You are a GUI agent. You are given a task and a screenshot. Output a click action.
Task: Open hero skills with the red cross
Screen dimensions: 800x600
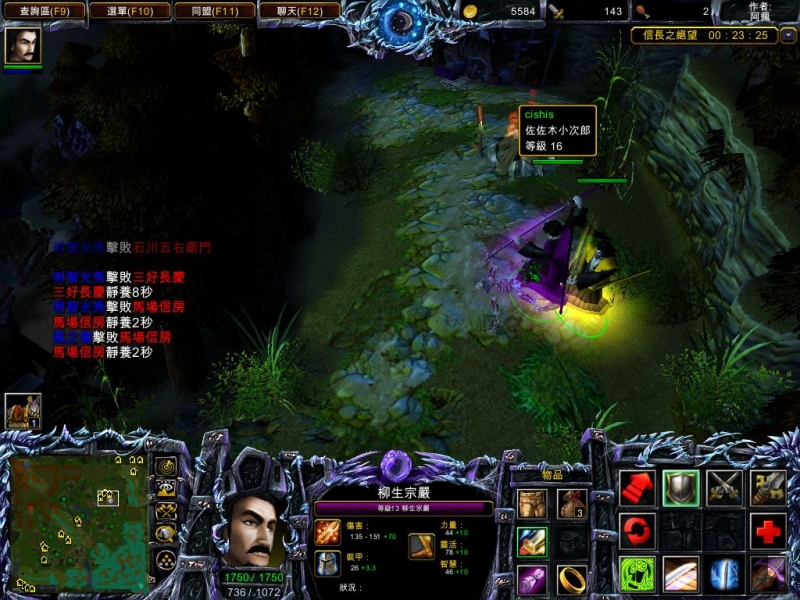click(x=768, y=530)
